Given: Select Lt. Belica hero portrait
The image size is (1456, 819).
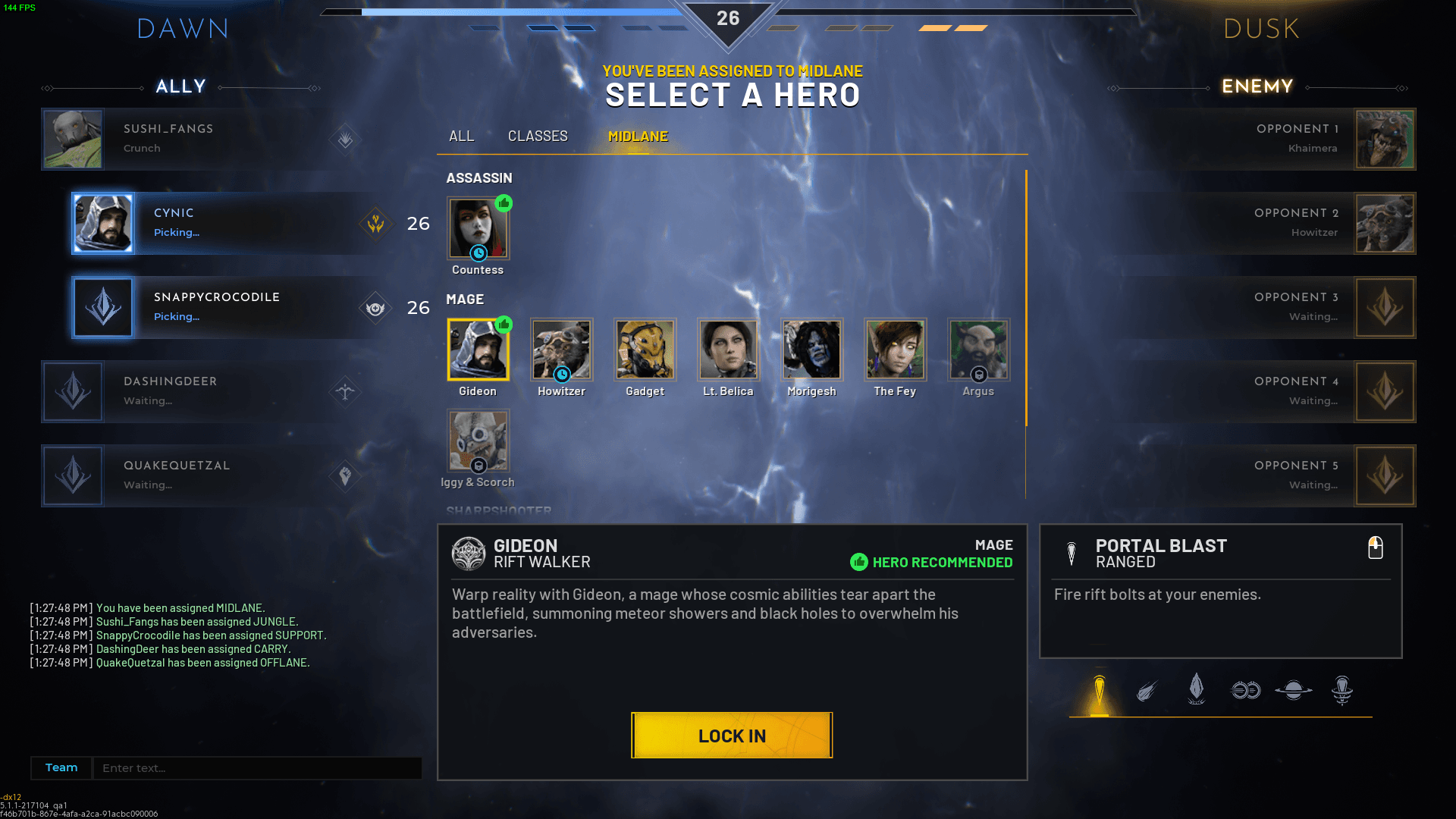Looking at the screenshot, I should pyautogui.click(x=728, y=350).
